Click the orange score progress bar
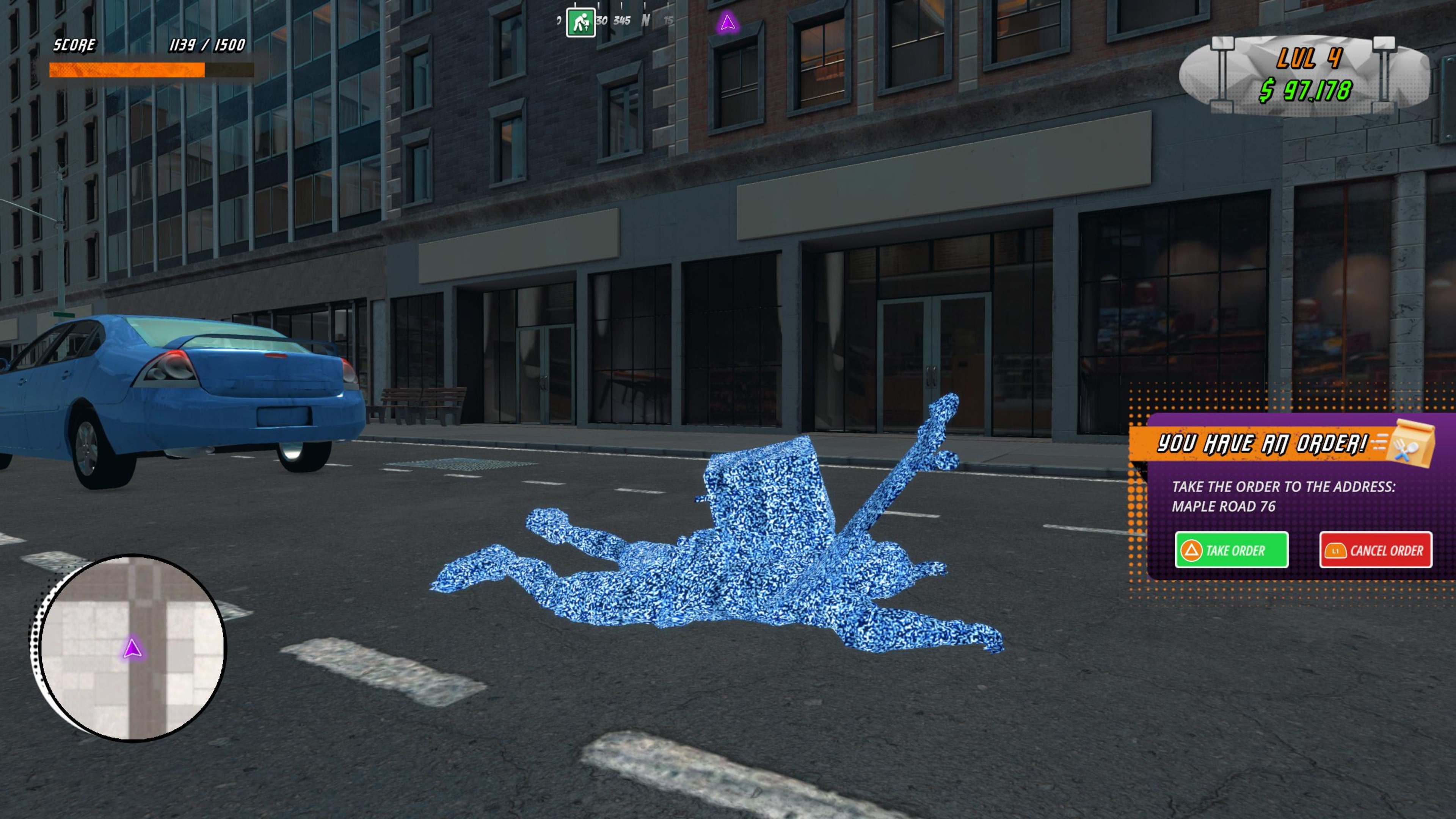This screenshot has height=819, width=1456. pyautogui.click(x=127, y=70)
